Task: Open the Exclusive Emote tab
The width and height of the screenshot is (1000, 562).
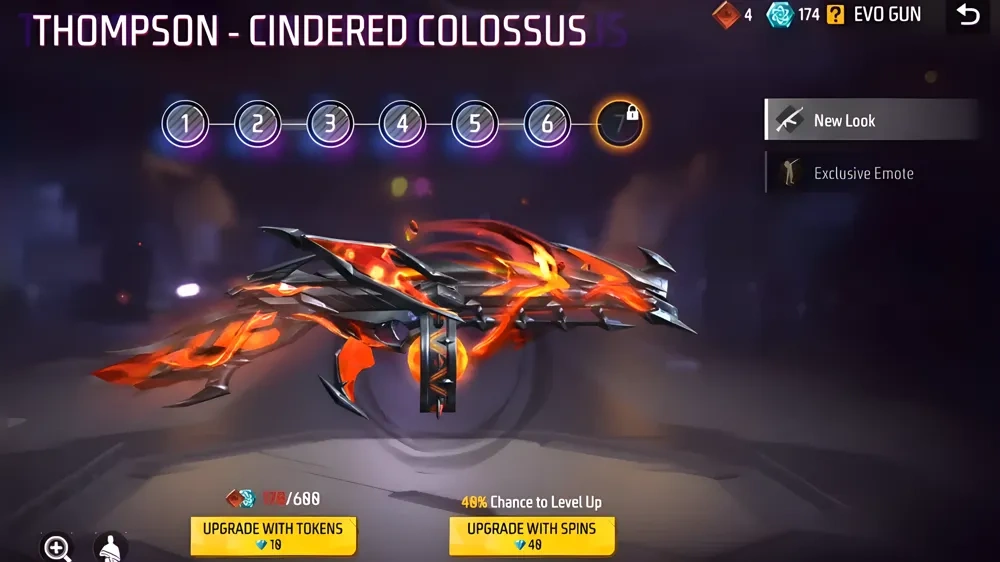Action: click(870, 173)
